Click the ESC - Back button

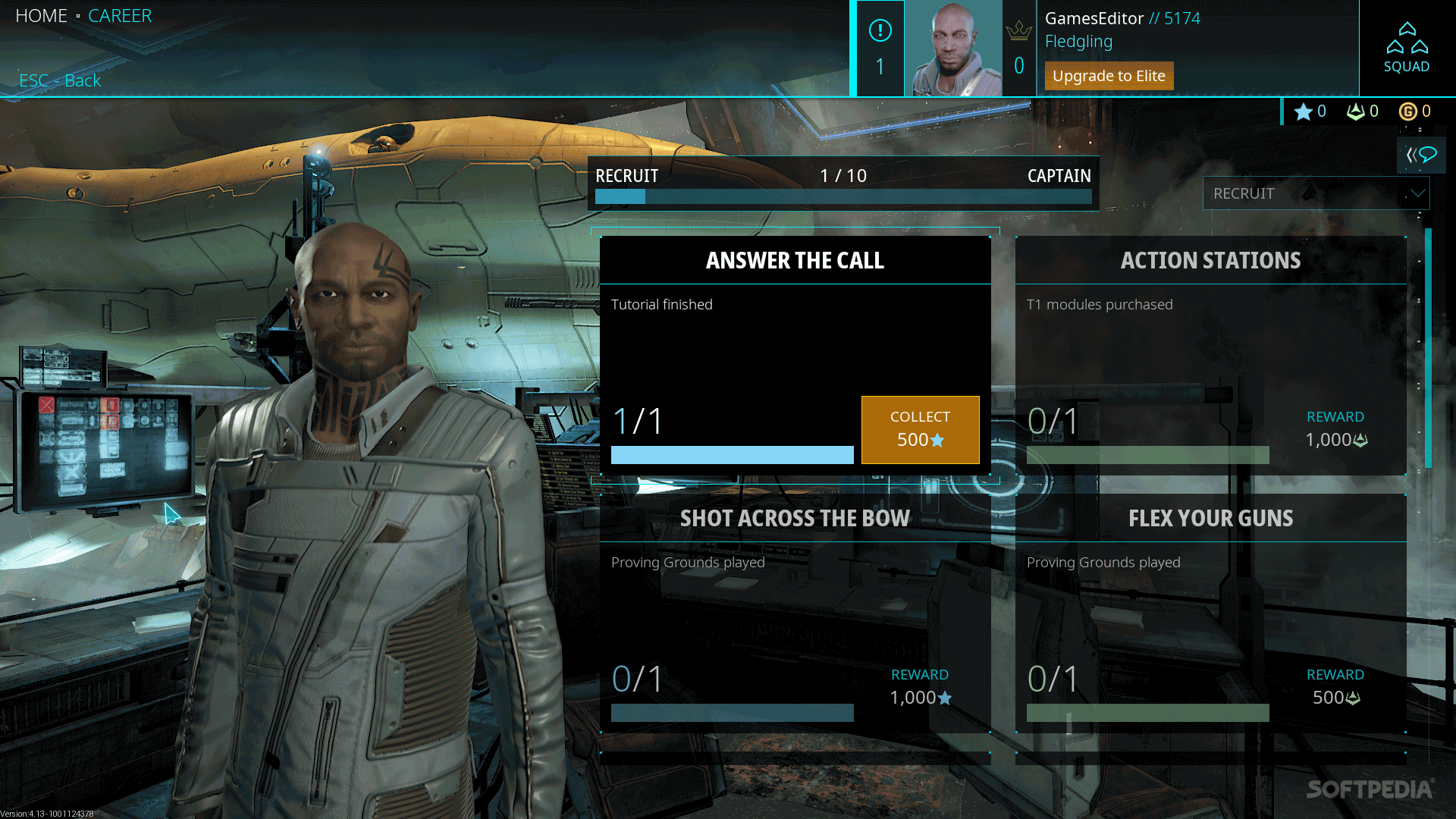[60, 80]
